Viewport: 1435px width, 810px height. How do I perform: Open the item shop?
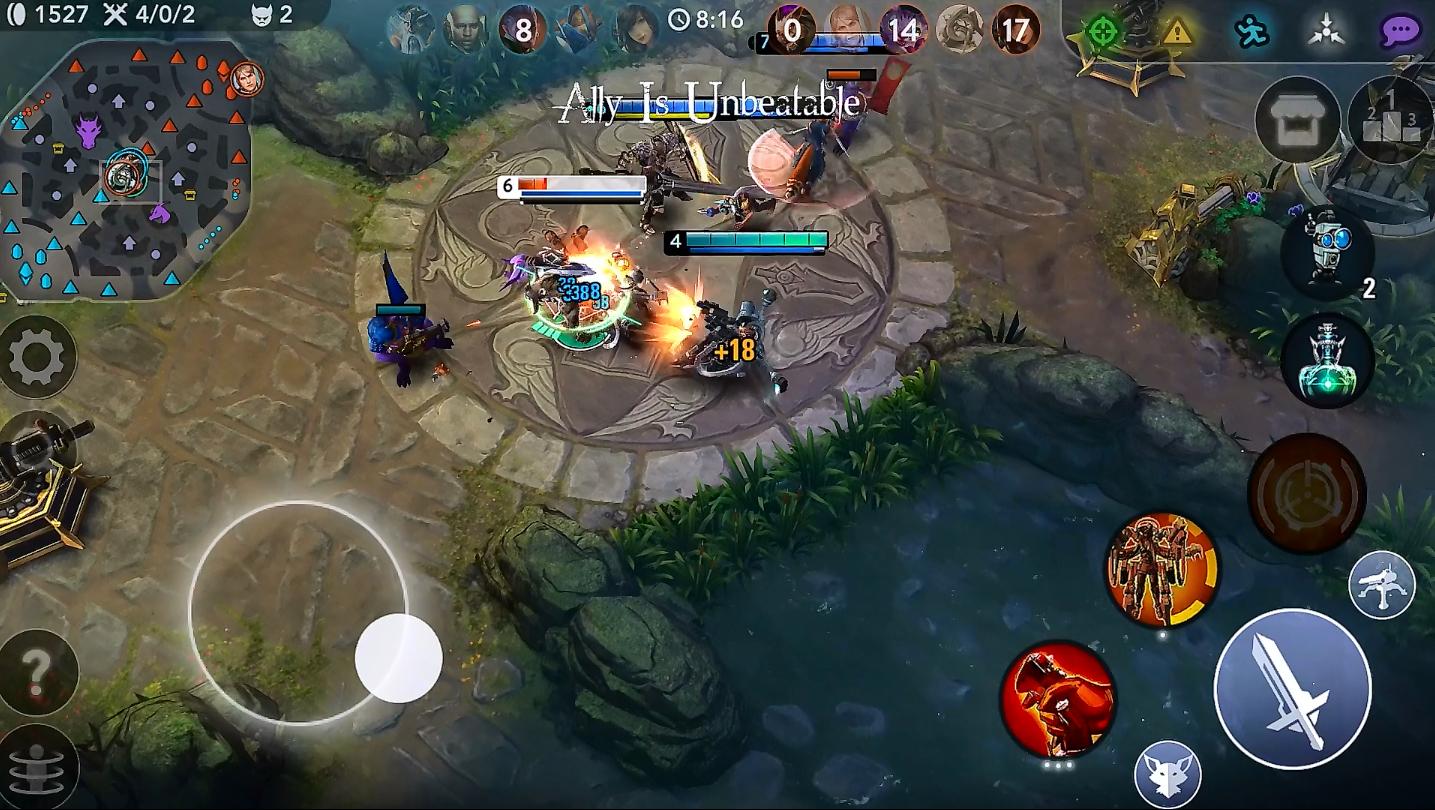tap(1297, 120)
